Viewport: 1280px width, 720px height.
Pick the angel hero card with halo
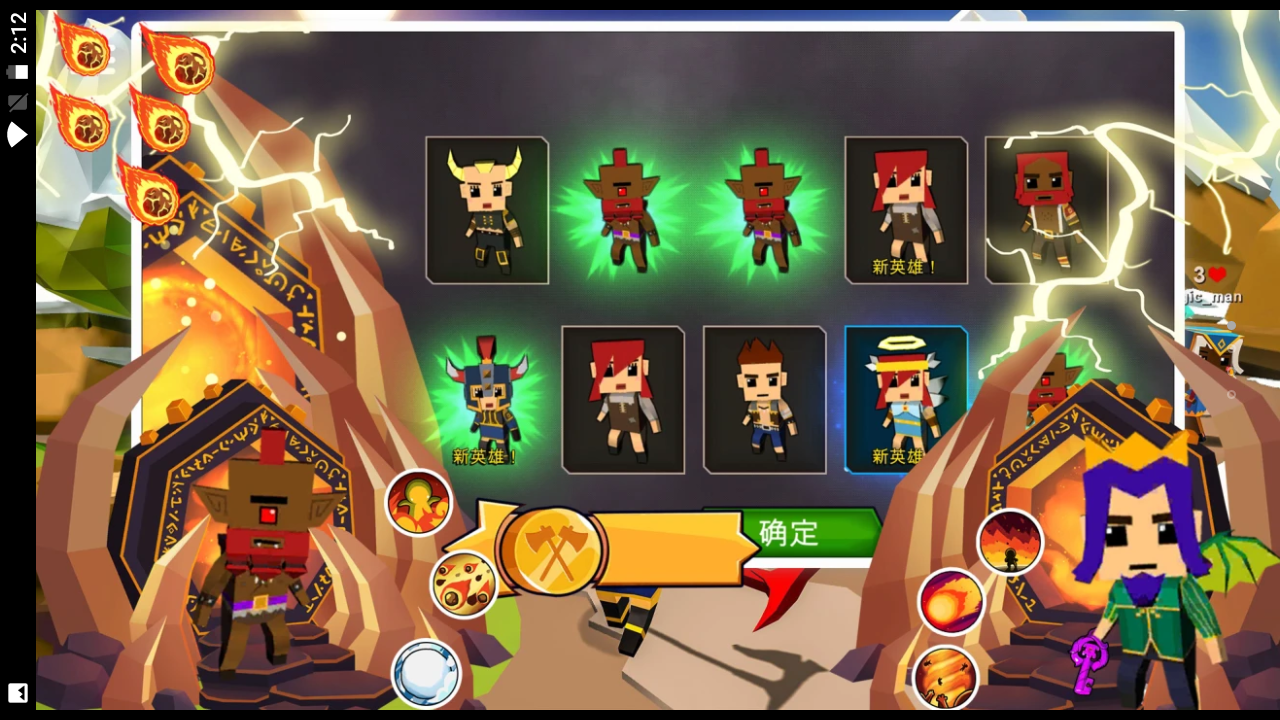(x=905, y=398)
